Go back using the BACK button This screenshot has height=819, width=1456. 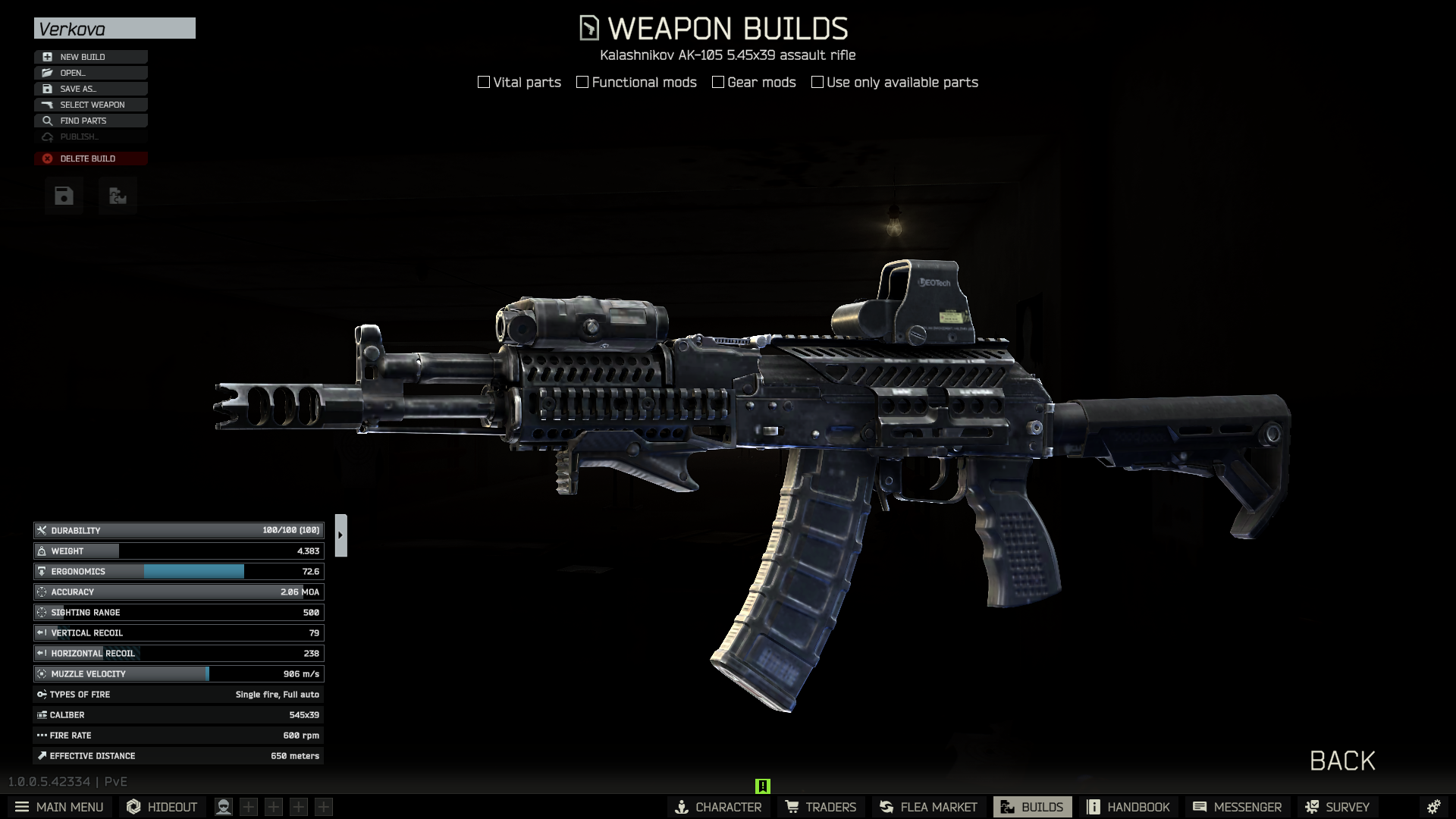1341,761
